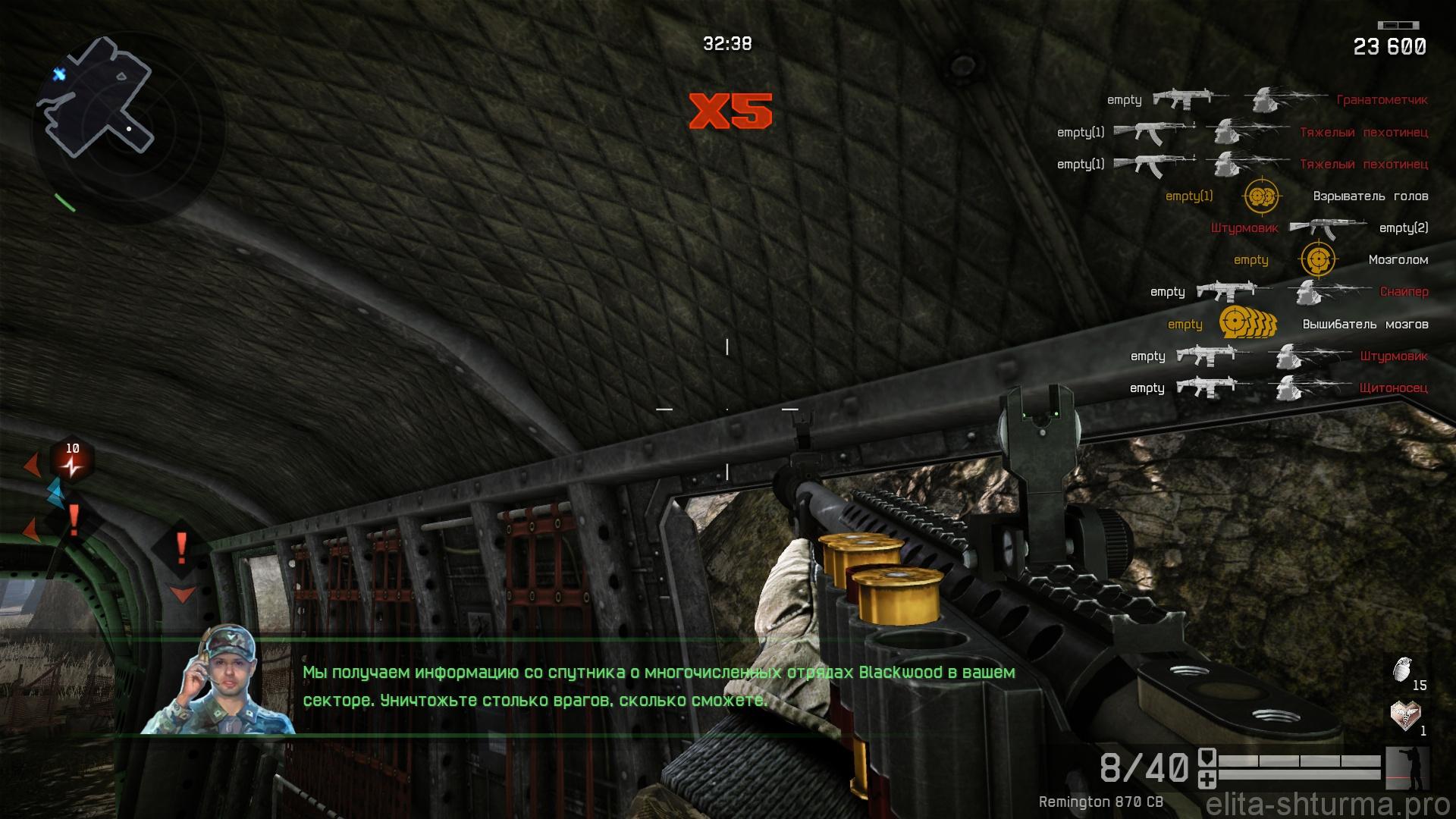
Task: Click the commander's radio portrait
Action: [x=218, y=680]
